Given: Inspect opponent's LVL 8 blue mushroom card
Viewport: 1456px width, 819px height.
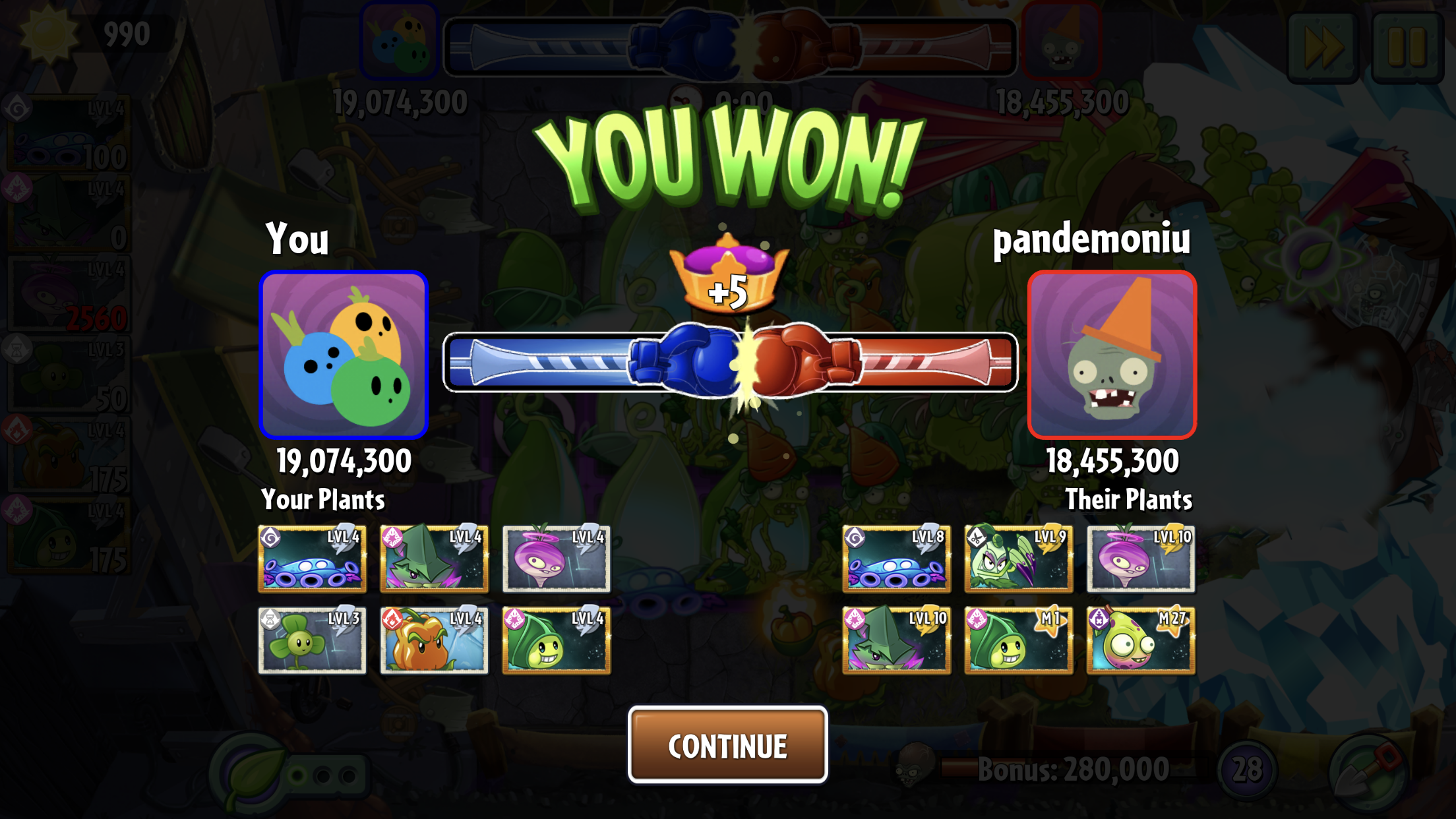Looking at the screenshot, I should 896,559.
